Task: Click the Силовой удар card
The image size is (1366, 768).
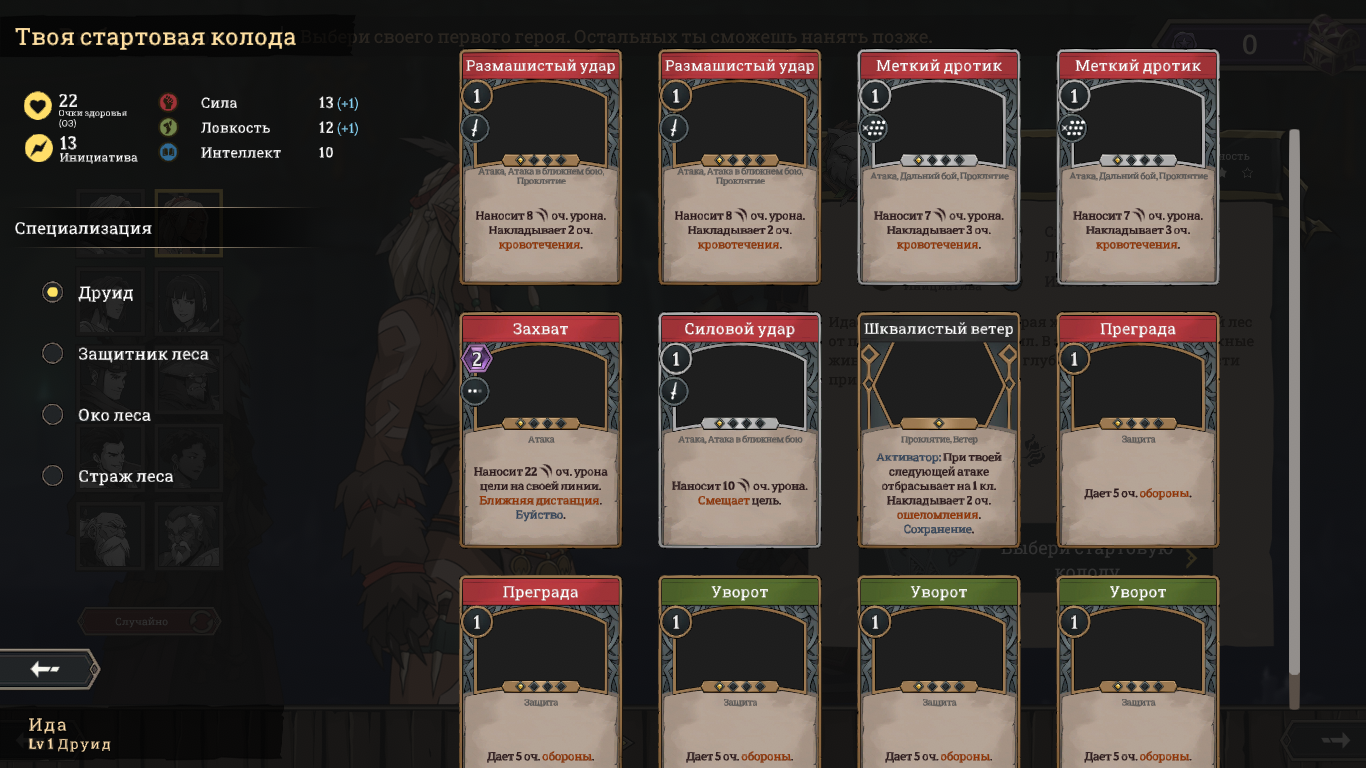Action: [x=739, y=430]
